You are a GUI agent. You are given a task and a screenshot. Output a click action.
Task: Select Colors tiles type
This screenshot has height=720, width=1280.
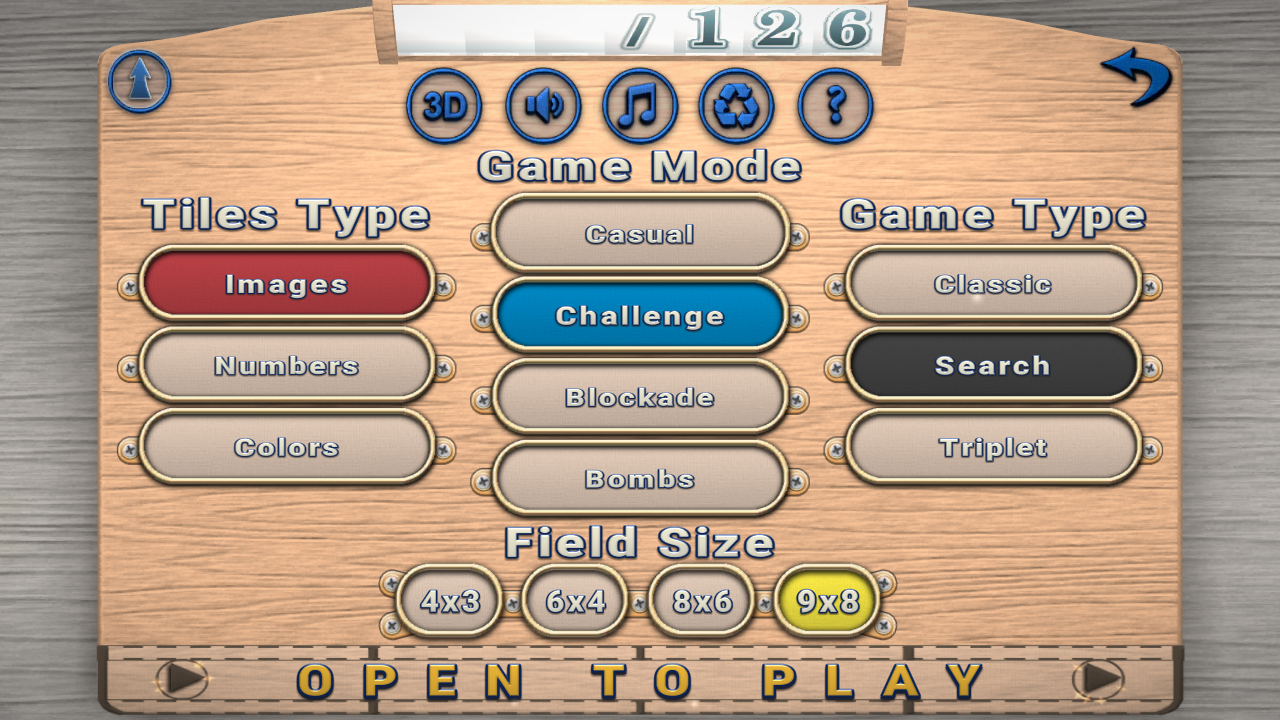click(x=287, y=447)
